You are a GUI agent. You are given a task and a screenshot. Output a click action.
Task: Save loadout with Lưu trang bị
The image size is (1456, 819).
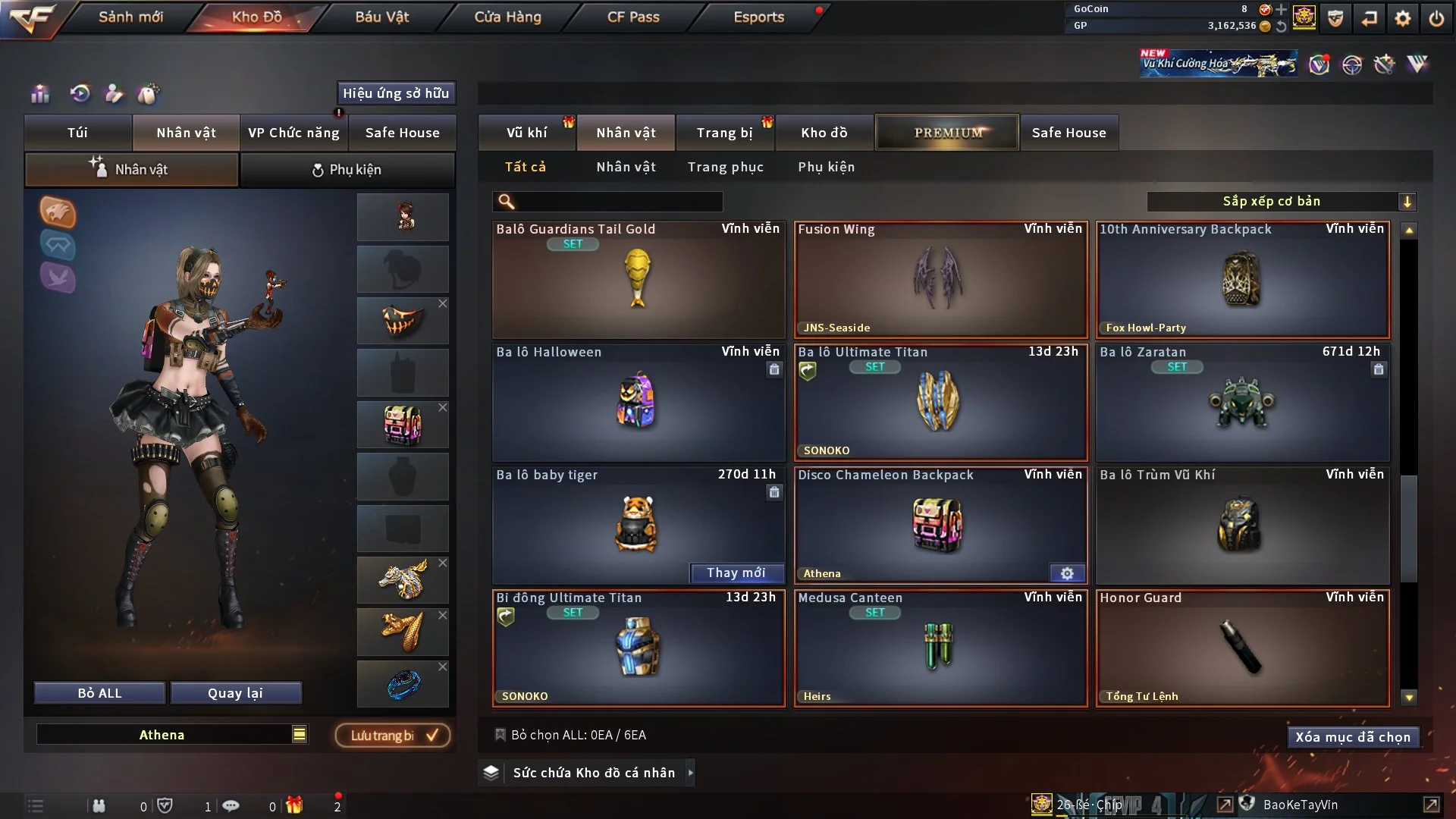point(393,736)
